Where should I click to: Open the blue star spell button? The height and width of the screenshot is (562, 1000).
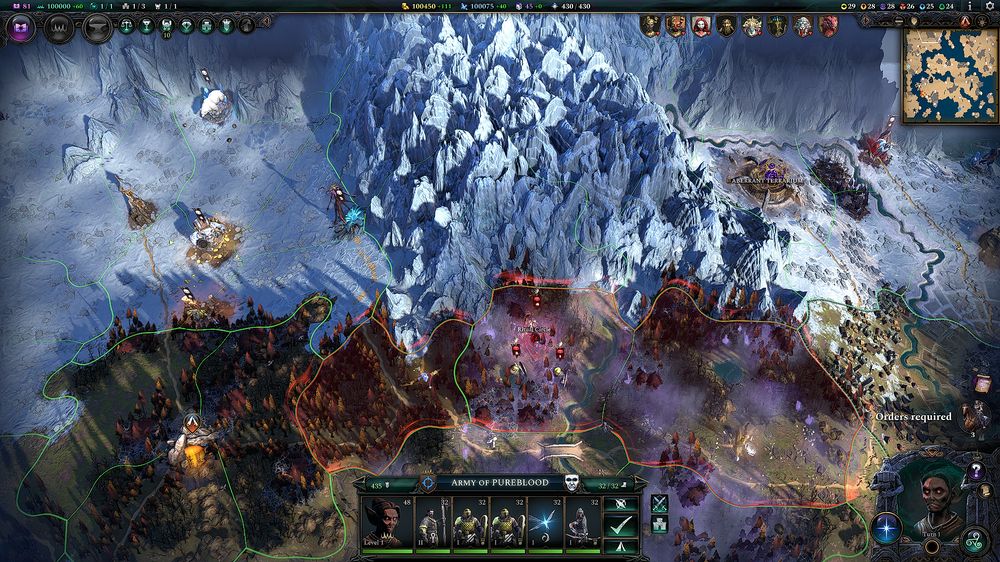886,527
